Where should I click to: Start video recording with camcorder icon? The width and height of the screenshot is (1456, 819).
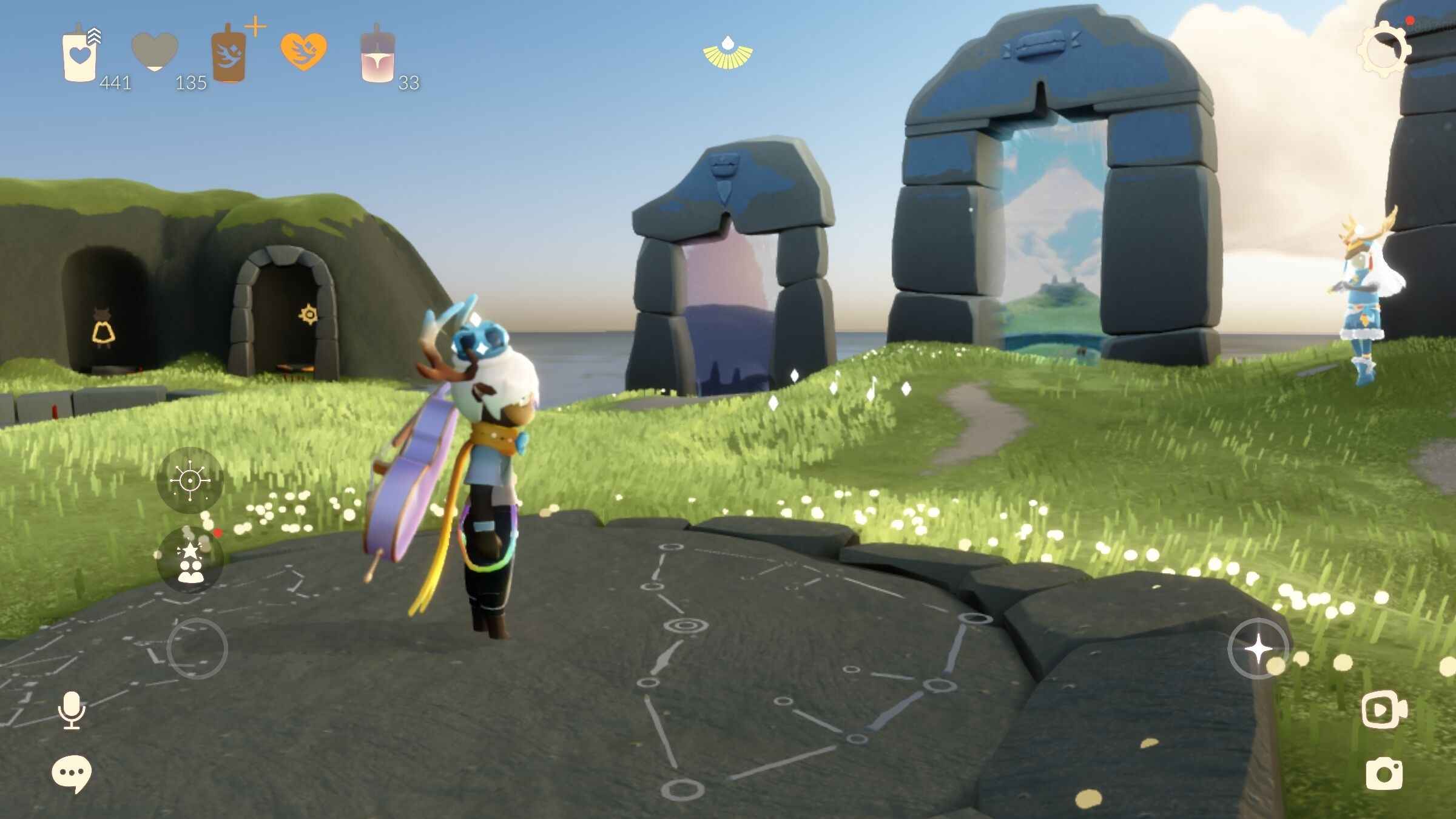tap(1384, 710)
